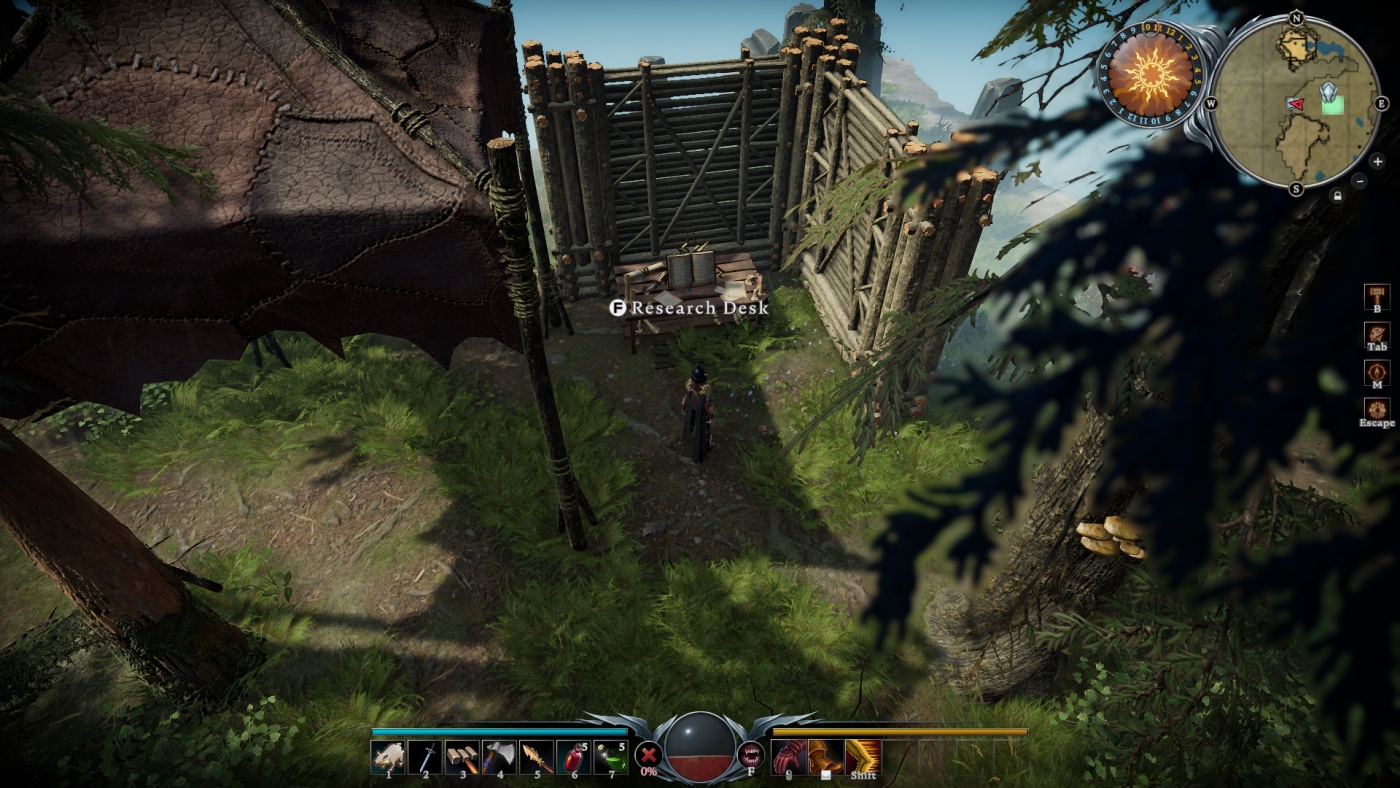
Task: Choose the spear hotbar slot
Action: coord(536,757)
